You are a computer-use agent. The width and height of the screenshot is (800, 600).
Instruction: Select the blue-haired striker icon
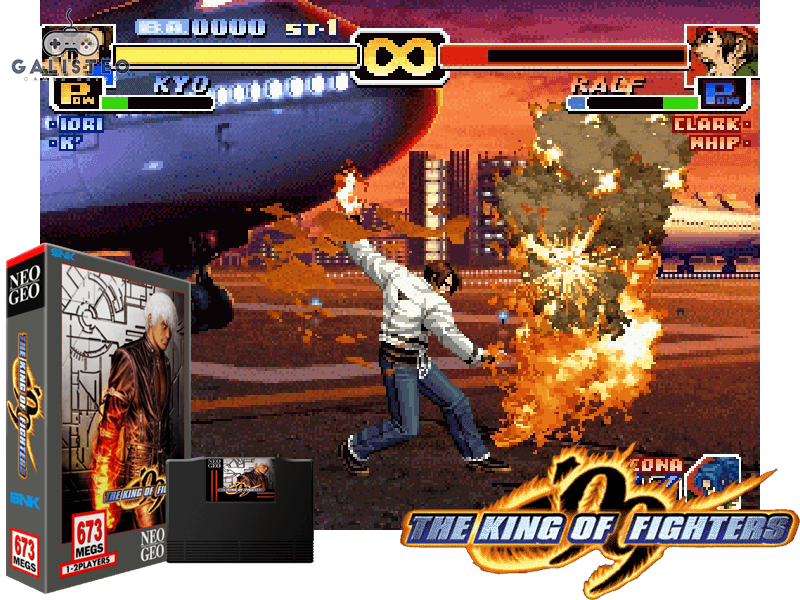click(714, 478)
